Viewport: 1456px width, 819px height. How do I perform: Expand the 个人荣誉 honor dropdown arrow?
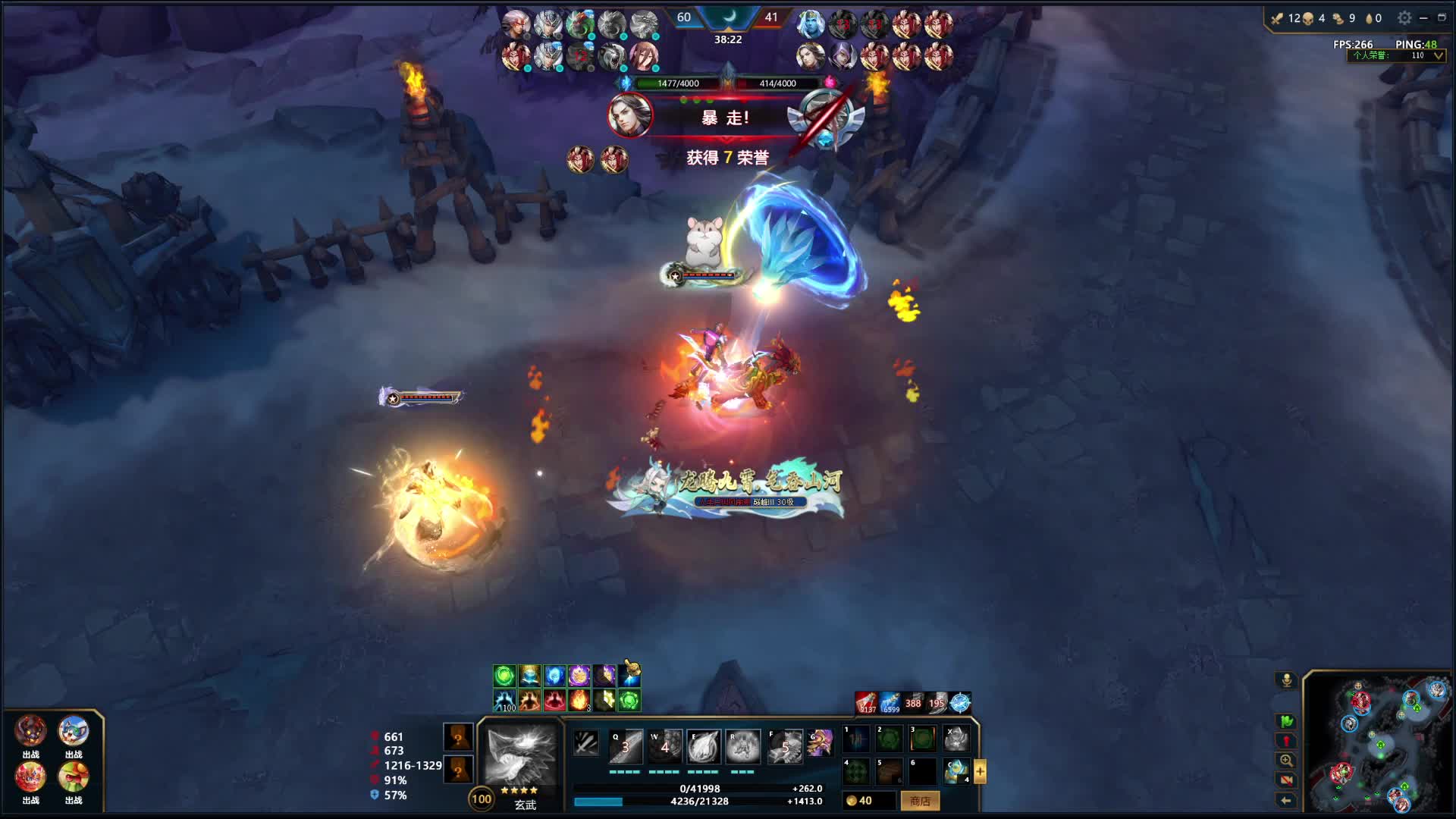pos(1439,55)
